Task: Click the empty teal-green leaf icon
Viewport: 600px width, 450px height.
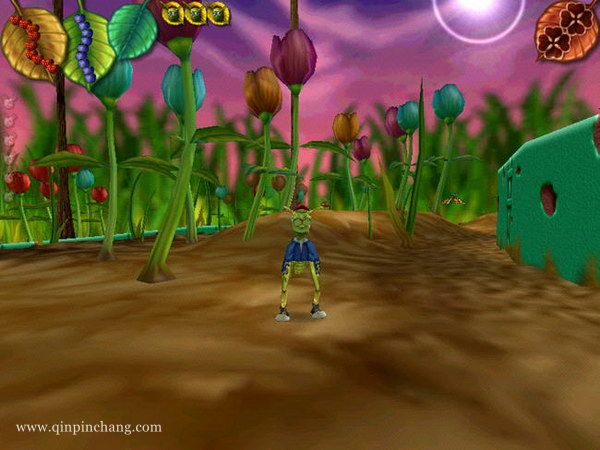Action: click(133, 30)
